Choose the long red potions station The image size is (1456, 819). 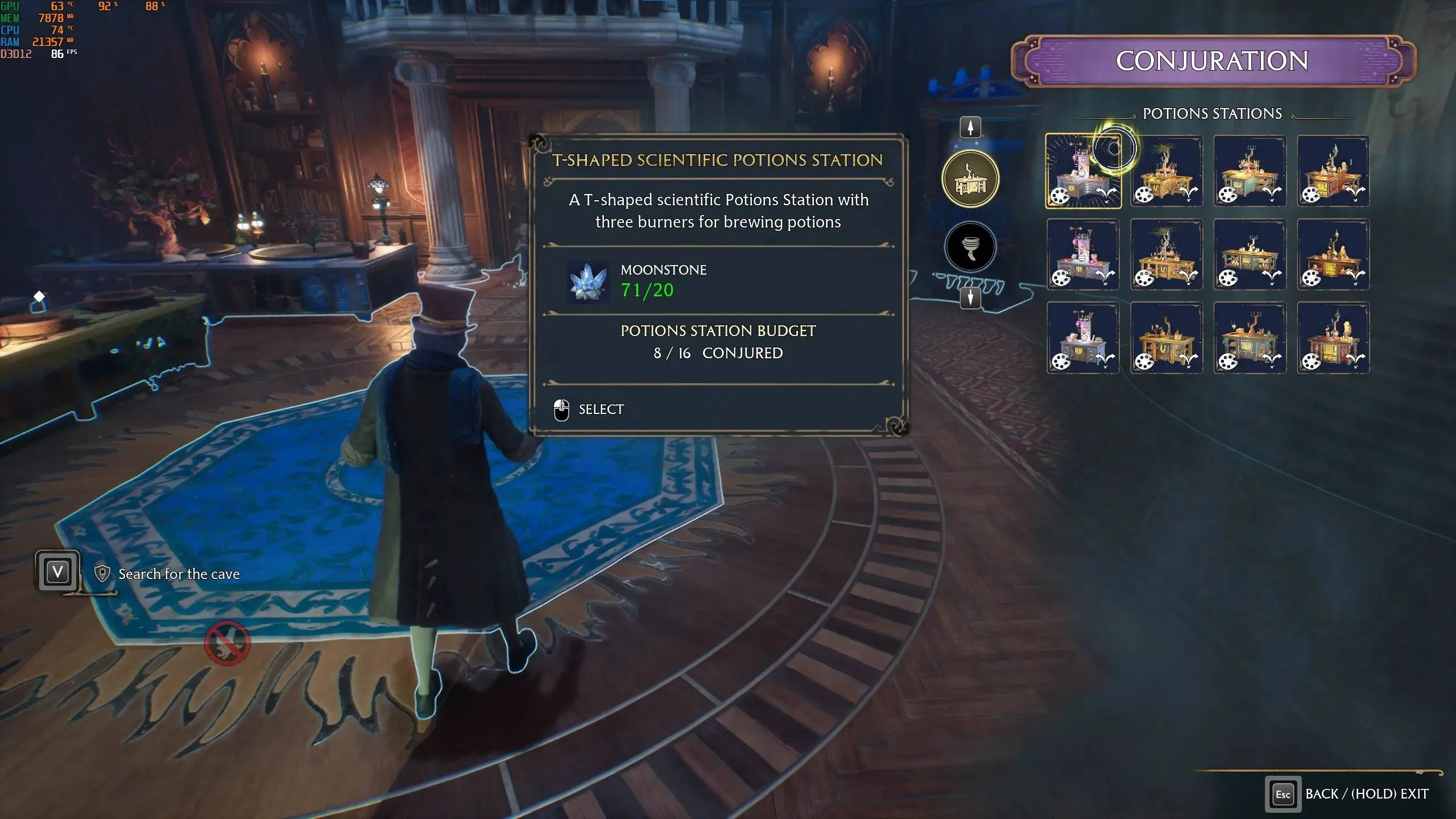click(x=1333, y=254)
